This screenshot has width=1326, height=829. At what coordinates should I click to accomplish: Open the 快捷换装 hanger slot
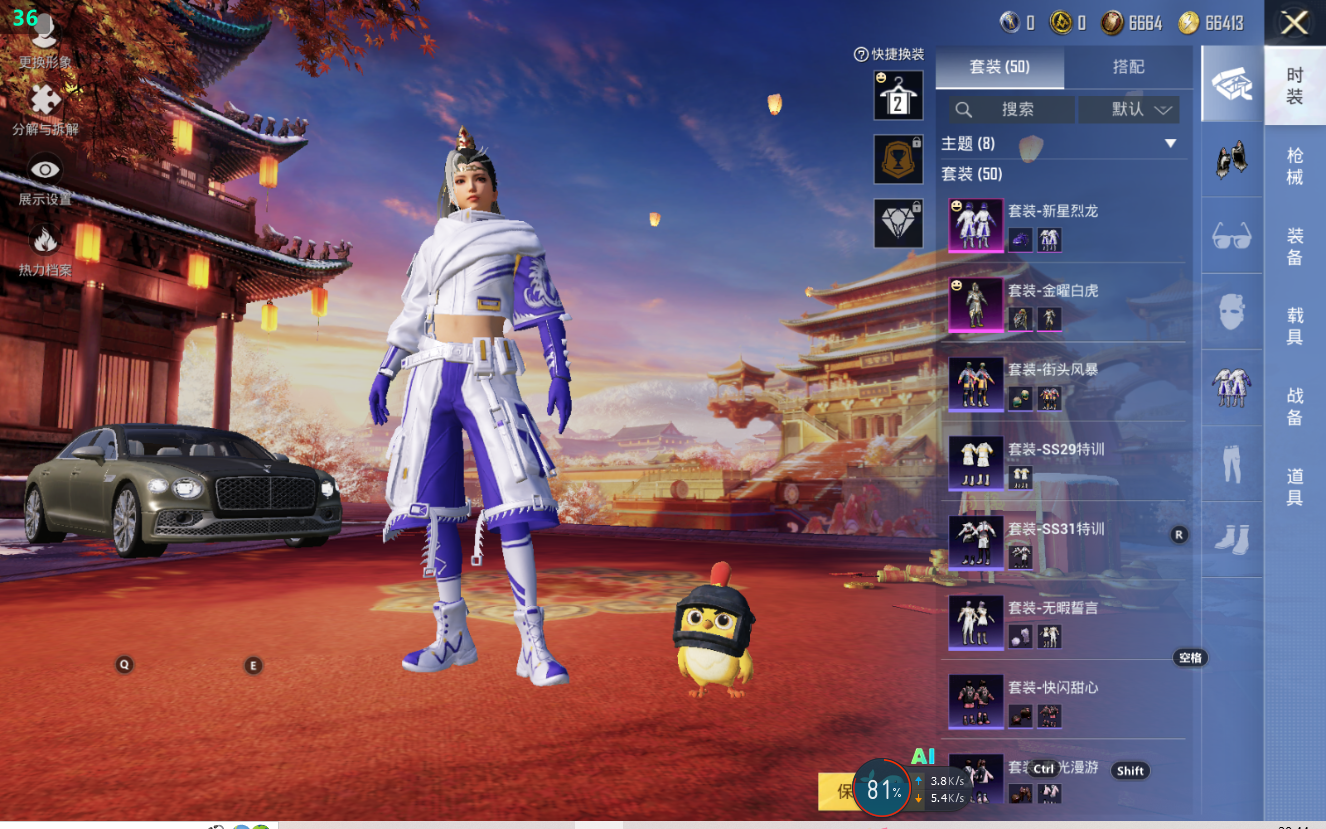(x=898, y=95)
